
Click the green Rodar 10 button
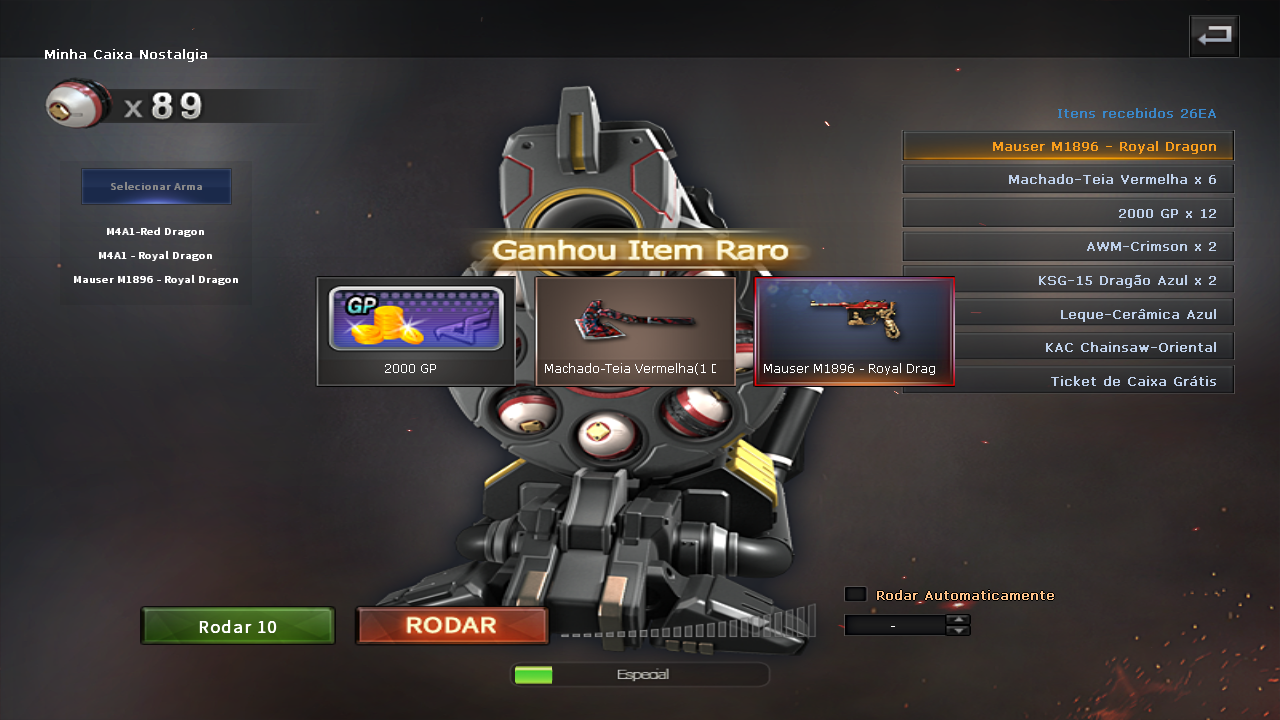pyautogui.click(x=238, y=626)
